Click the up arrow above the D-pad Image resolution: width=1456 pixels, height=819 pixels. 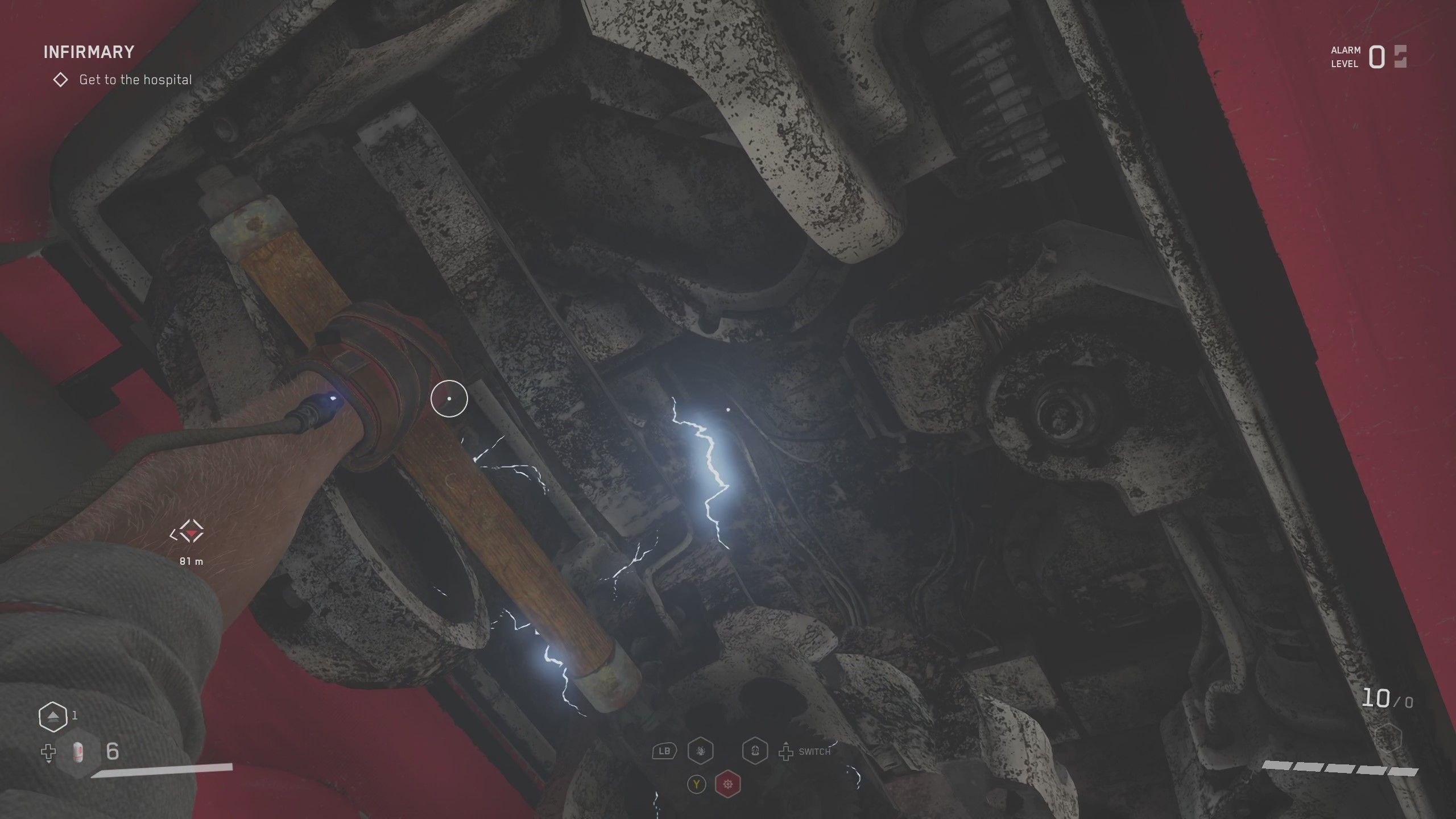pos(786,744)
